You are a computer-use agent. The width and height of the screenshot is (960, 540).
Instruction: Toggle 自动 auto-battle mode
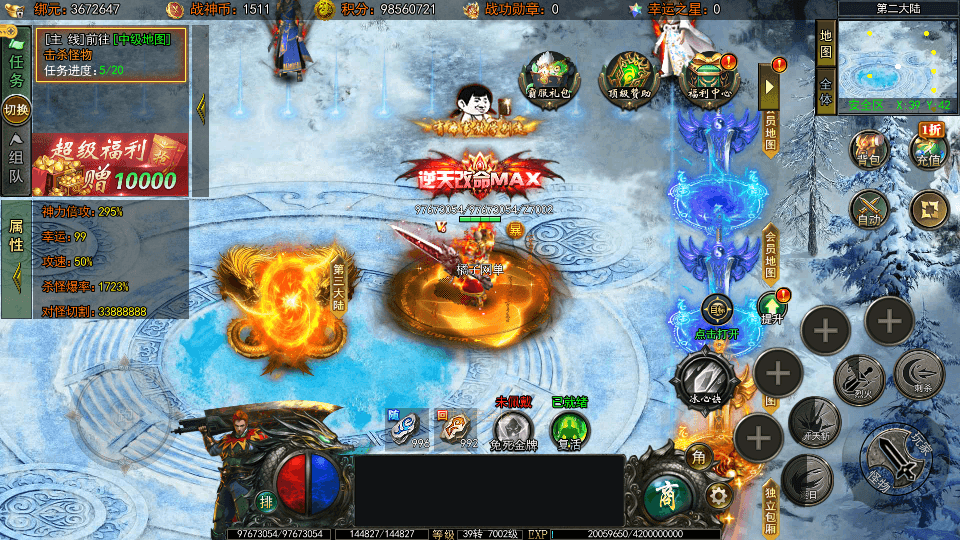pos(869,210)
